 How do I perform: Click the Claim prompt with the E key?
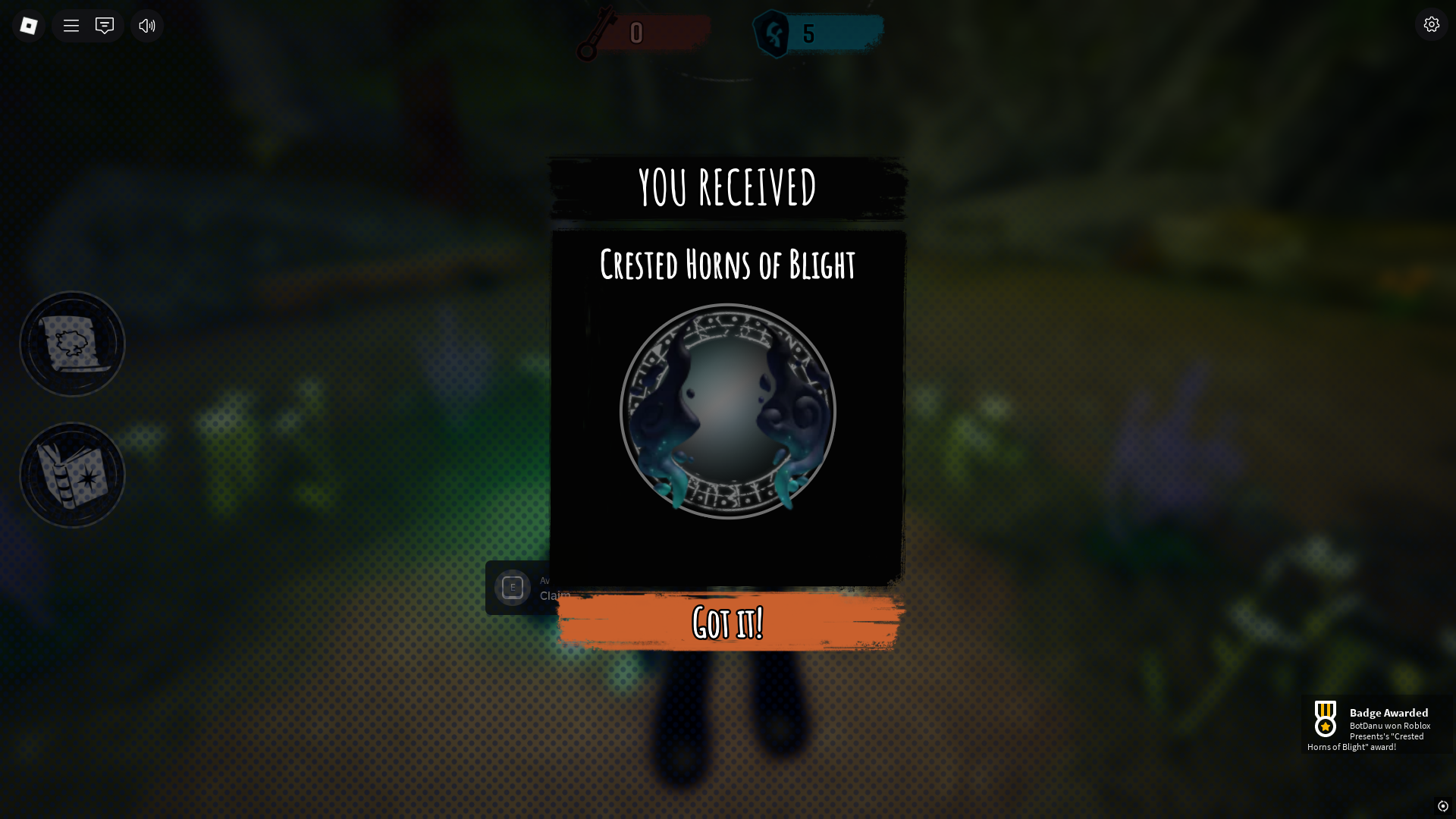(x=513, y=588)
